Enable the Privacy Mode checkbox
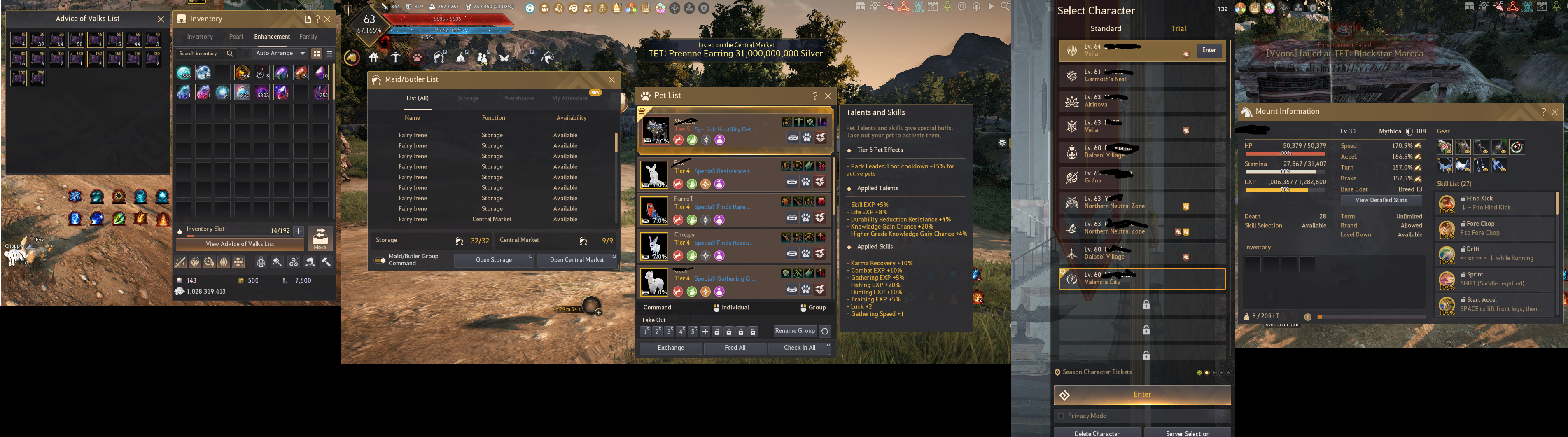 pos(1061,416)
